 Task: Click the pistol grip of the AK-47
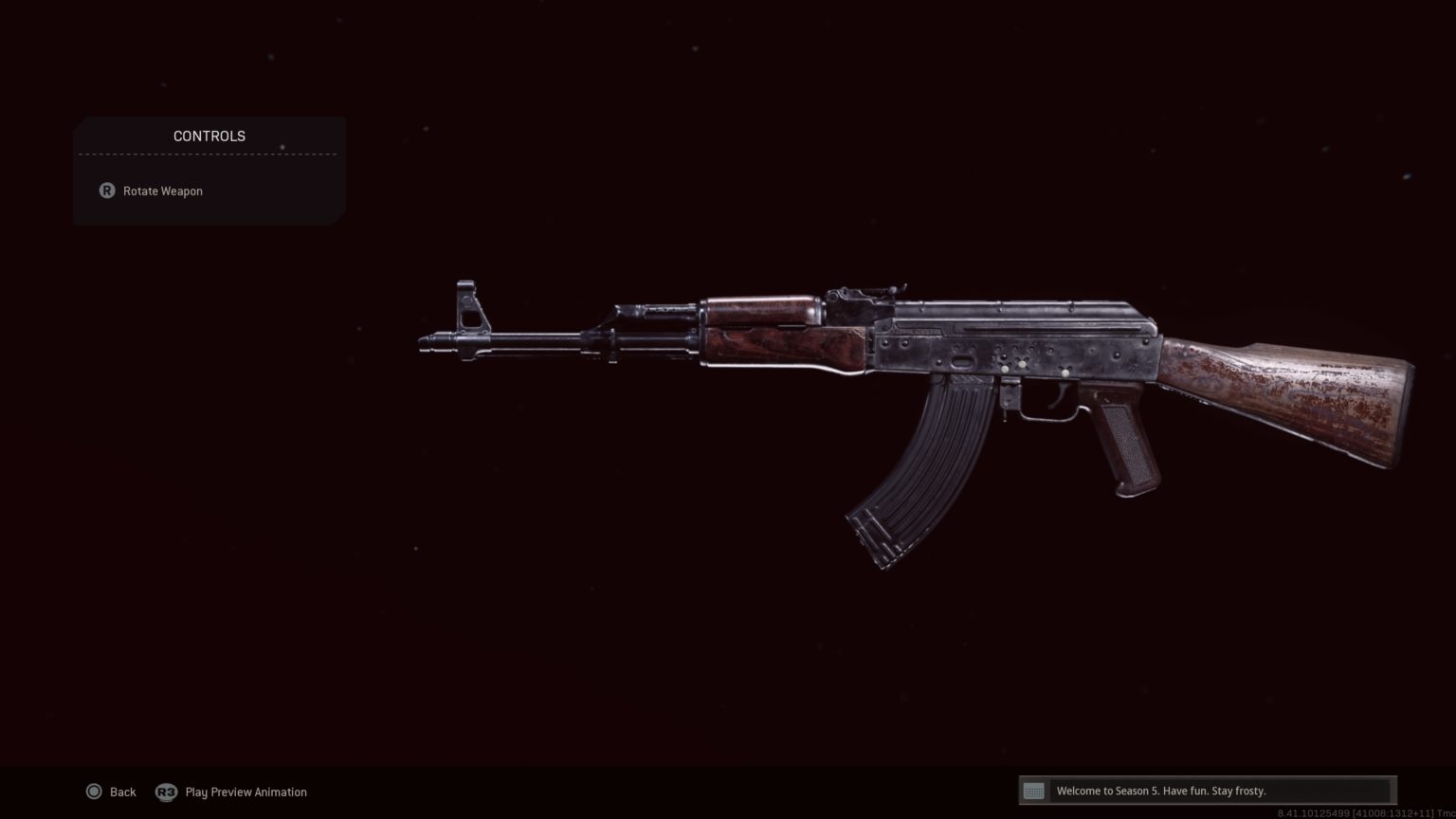(x=1127, y=441)
